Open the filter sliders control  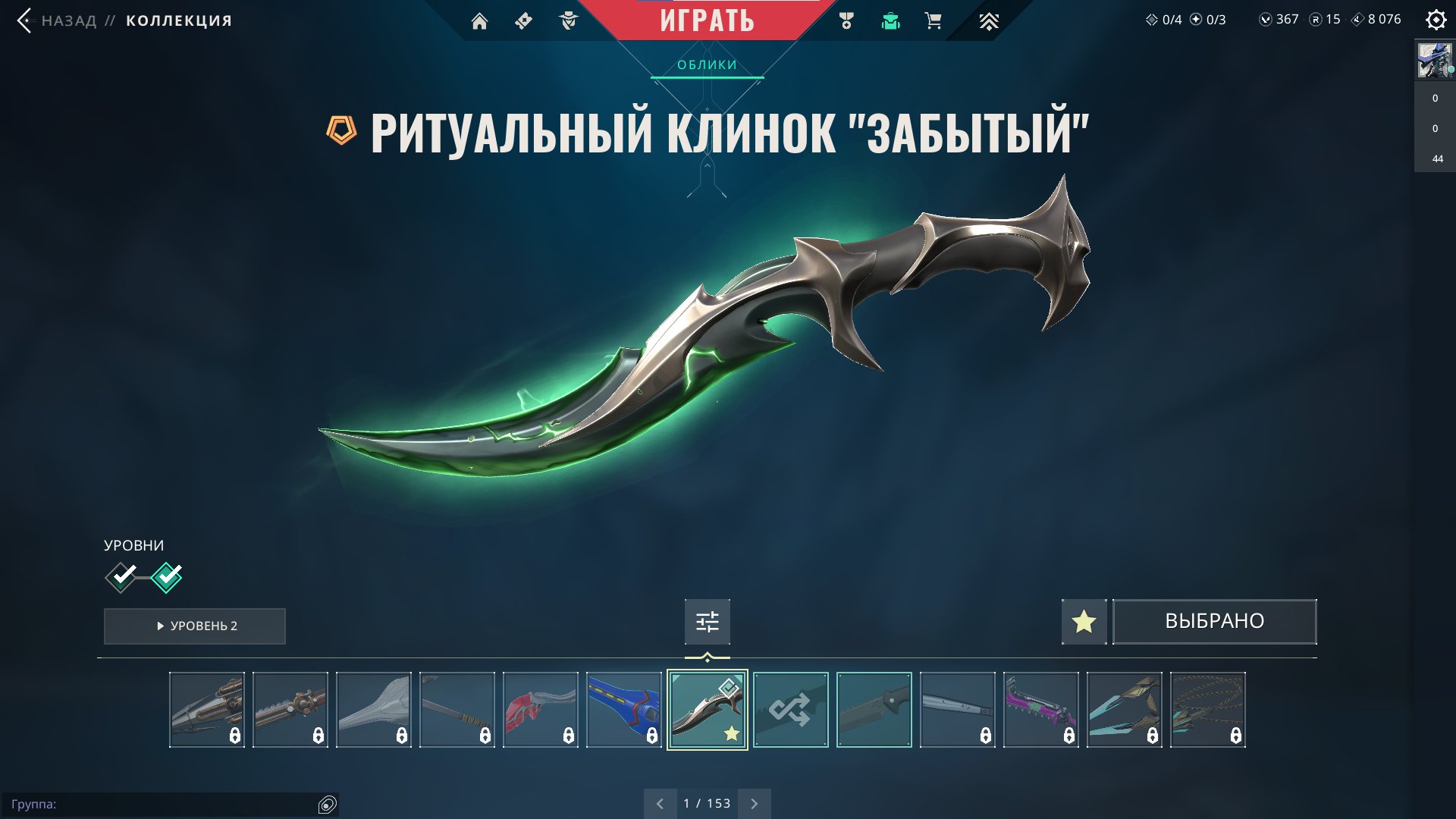click(x=706, y=620)
